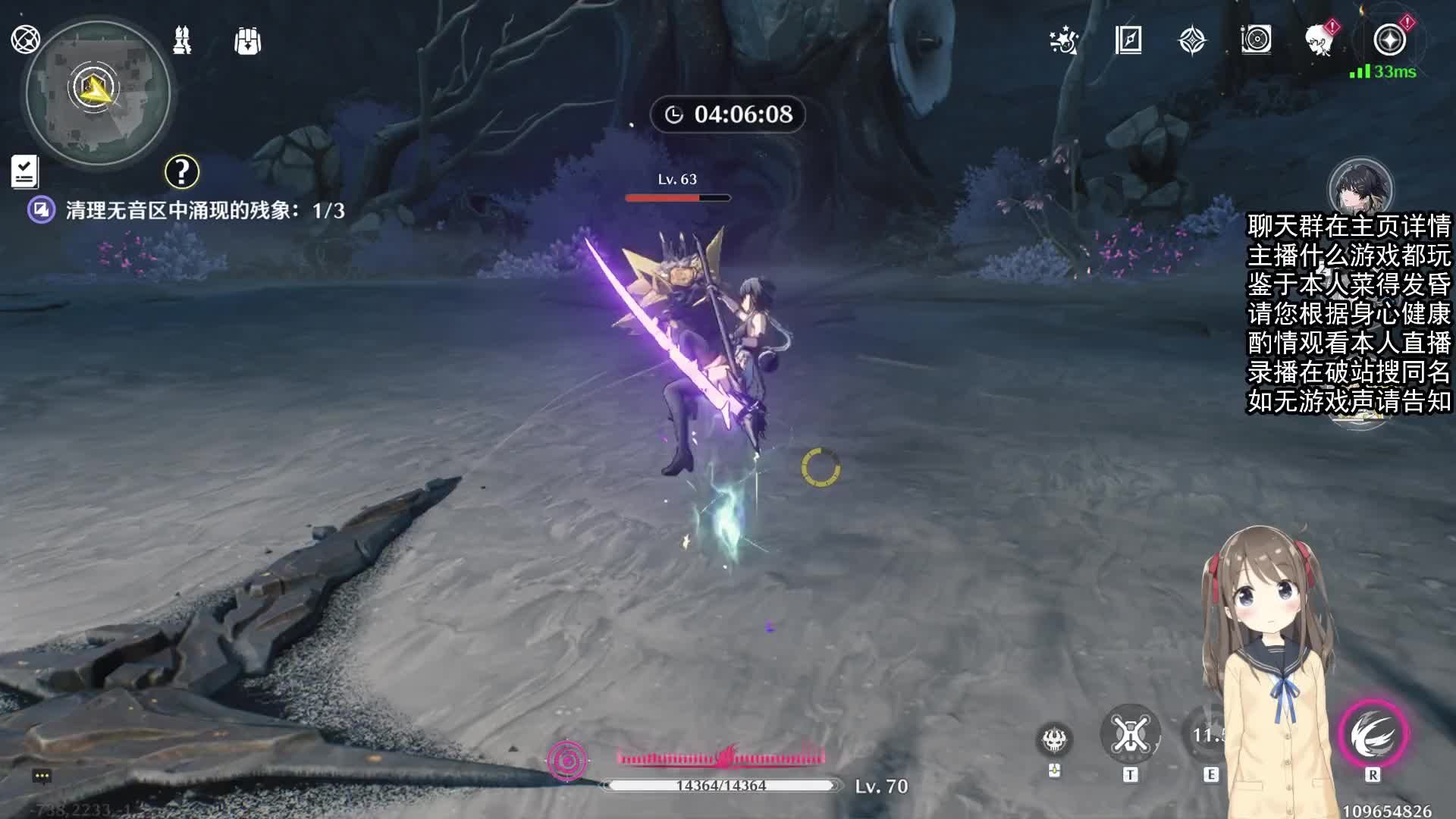Open the round star menu icon with alert
The height and width of the screenshot is (819, 1456).
coord(1389,39)
